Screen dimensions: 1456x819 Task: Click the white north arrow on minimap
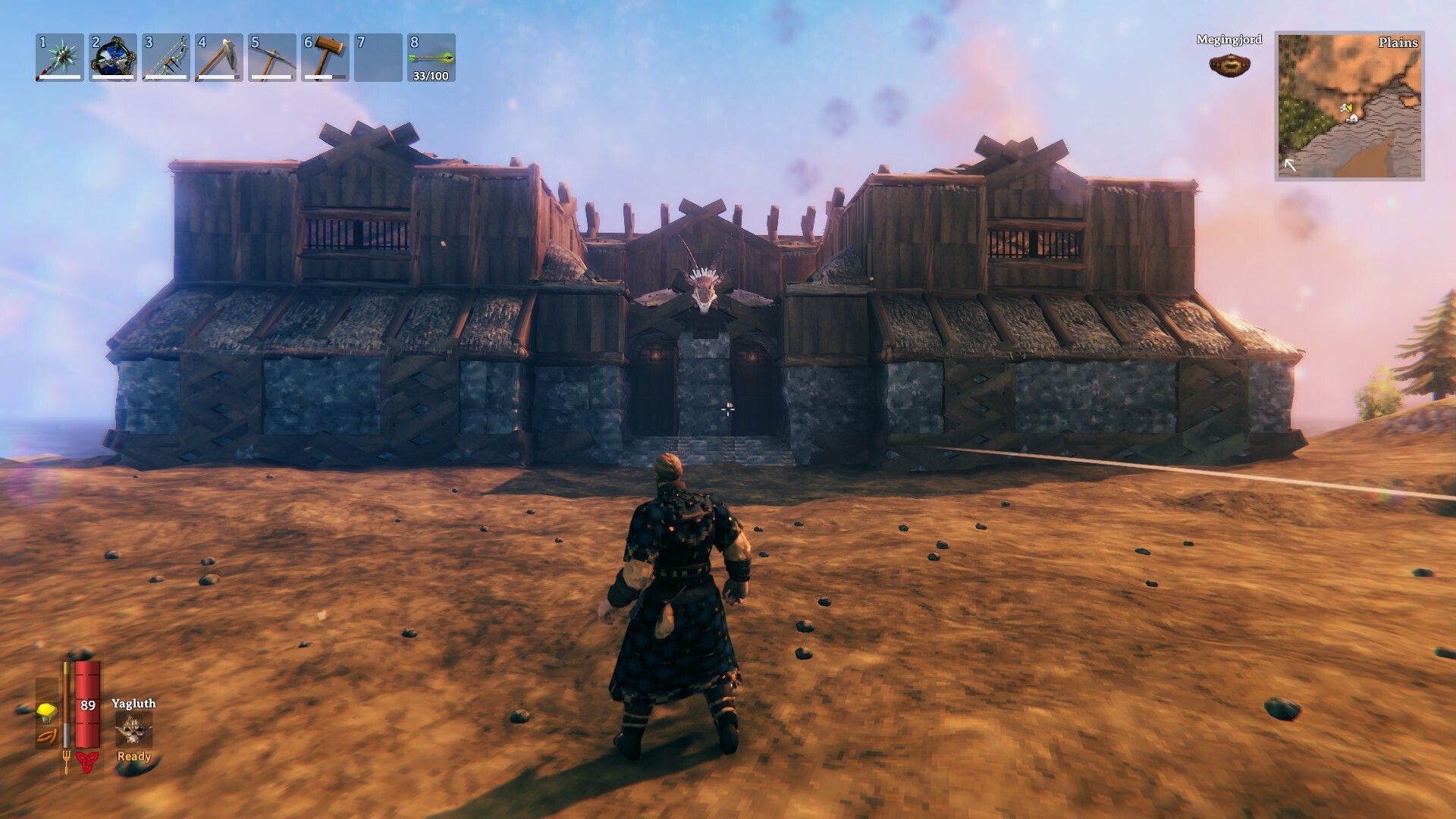point(1290,165)
